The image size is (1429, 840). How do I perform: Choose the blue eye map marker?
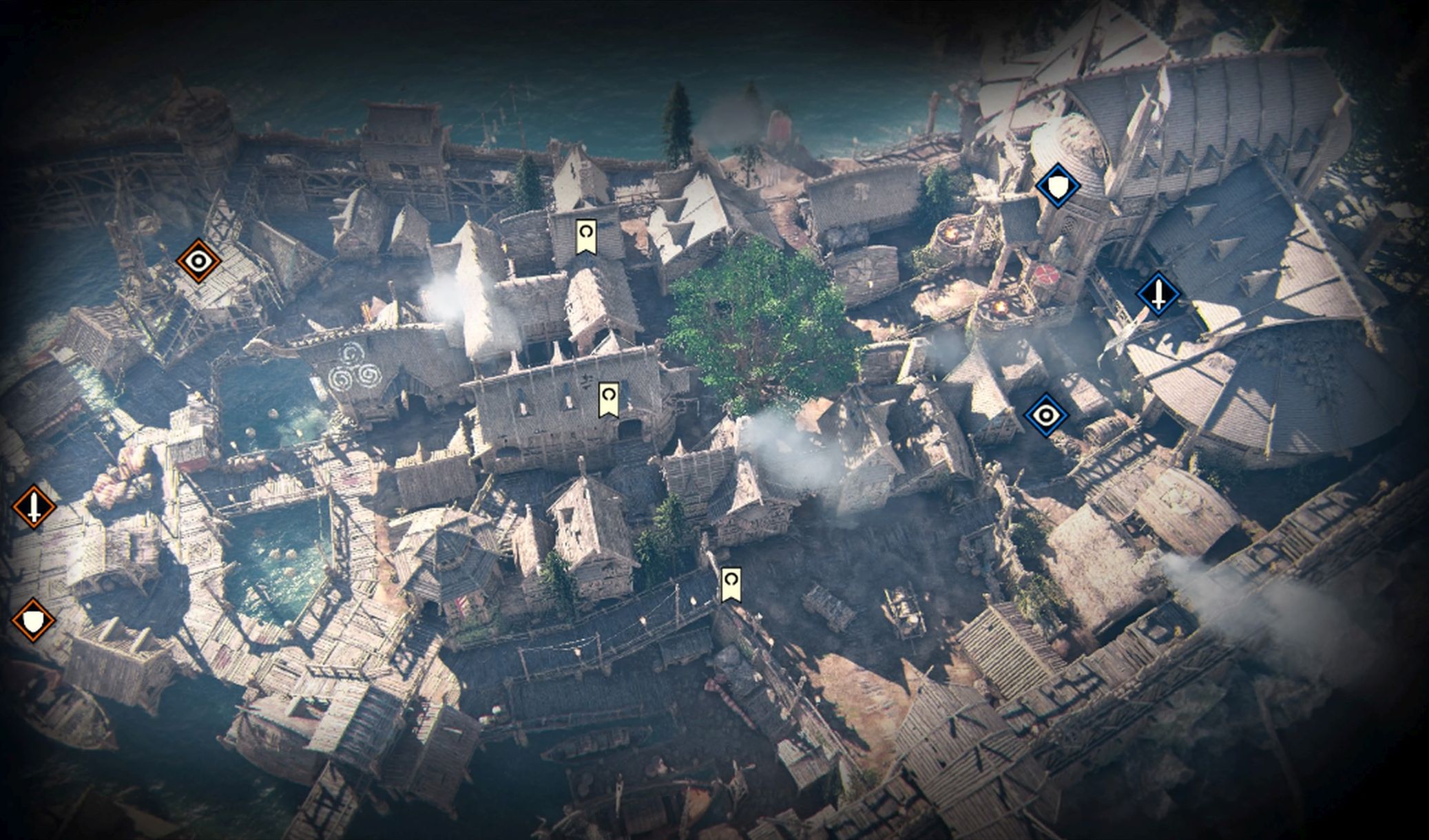pyautogui.click(x=1046, y=415)
